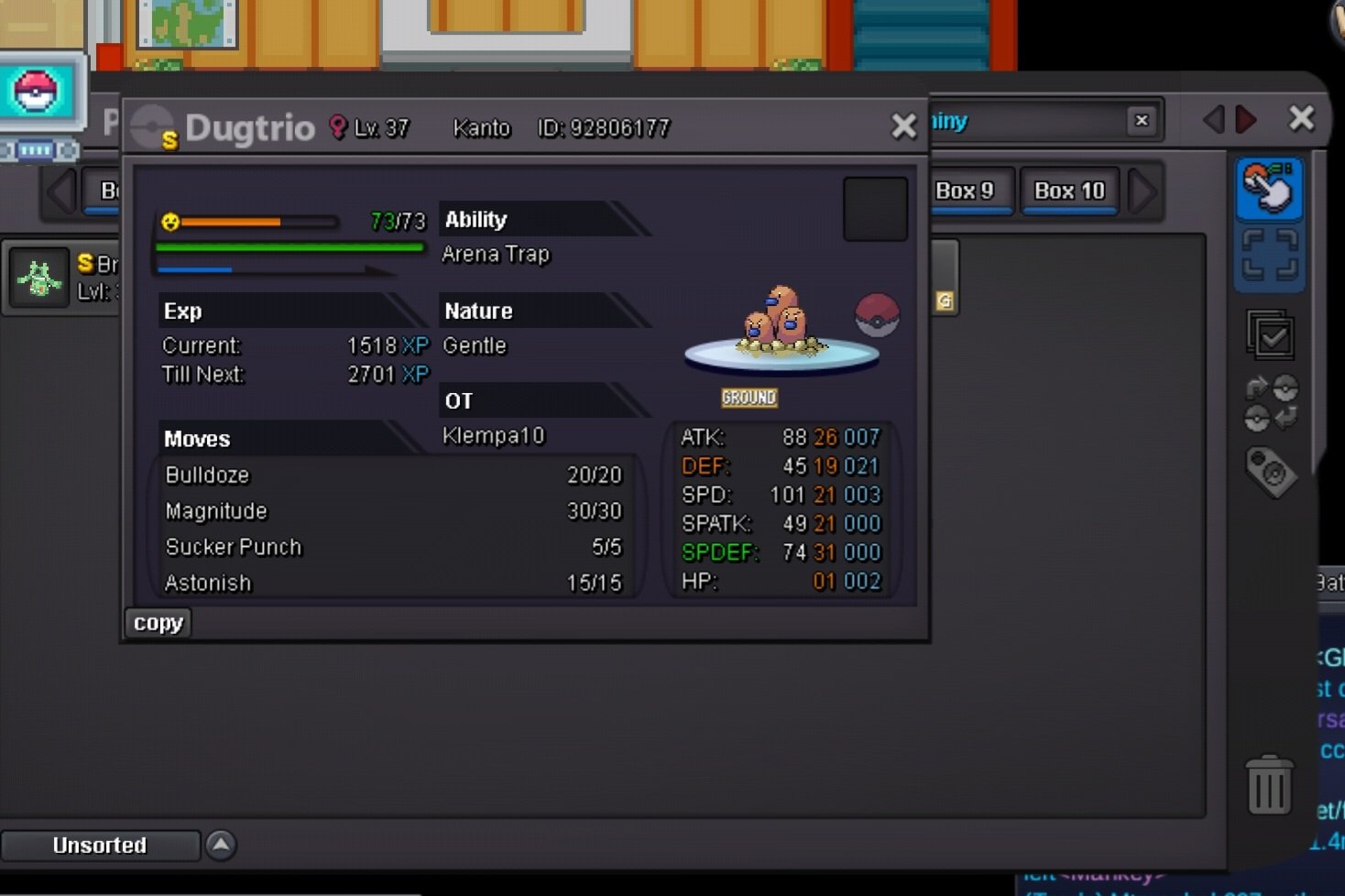The image size is (1345, 896).
Task: Close the PC storage window
Action: coord(1301,118)
